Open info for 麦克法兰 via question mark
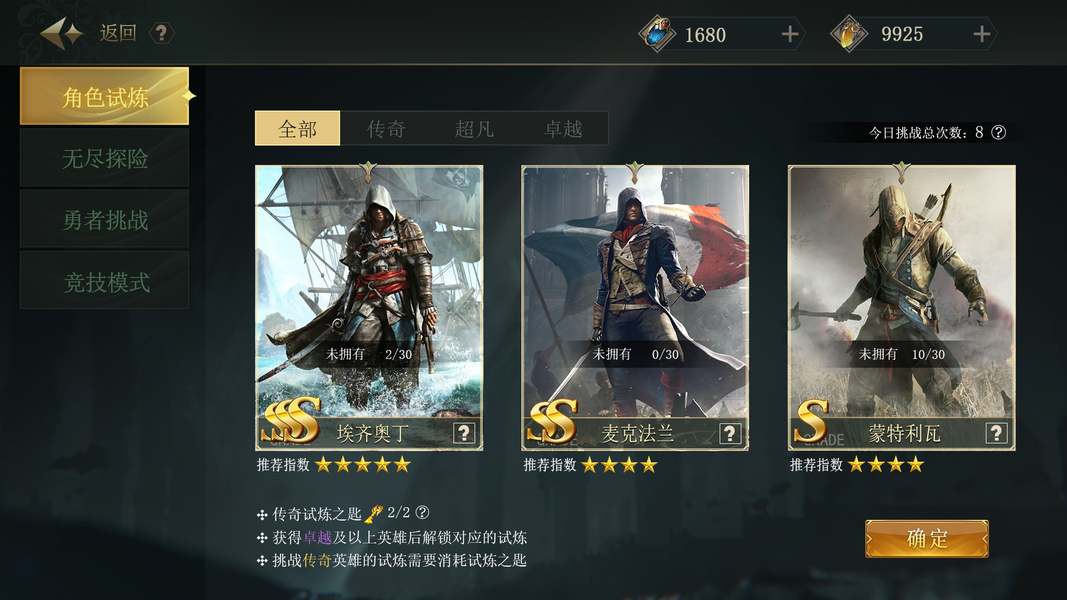The image size is (1067, 600). 730,433
